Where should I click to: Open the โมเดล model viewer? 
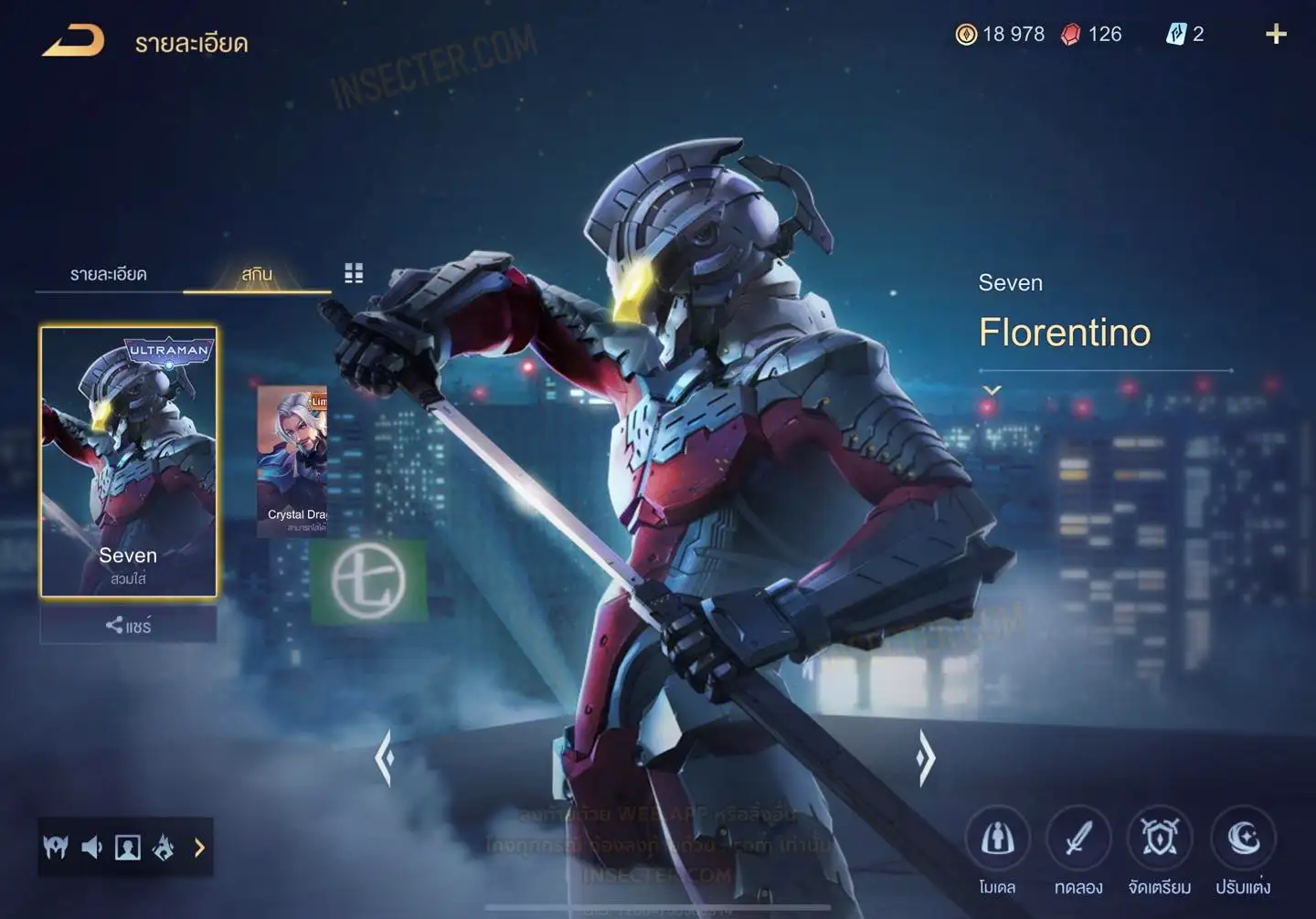coord(997,840)
